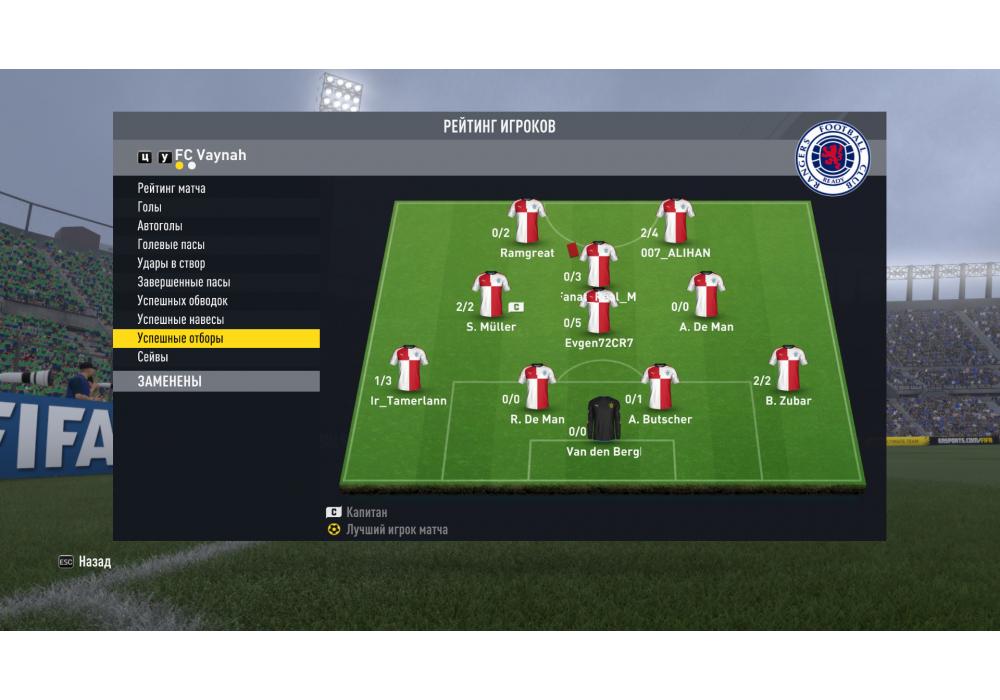Select defender B. Zubar
Screen dimensions: 1000x700
coord(788,369)
